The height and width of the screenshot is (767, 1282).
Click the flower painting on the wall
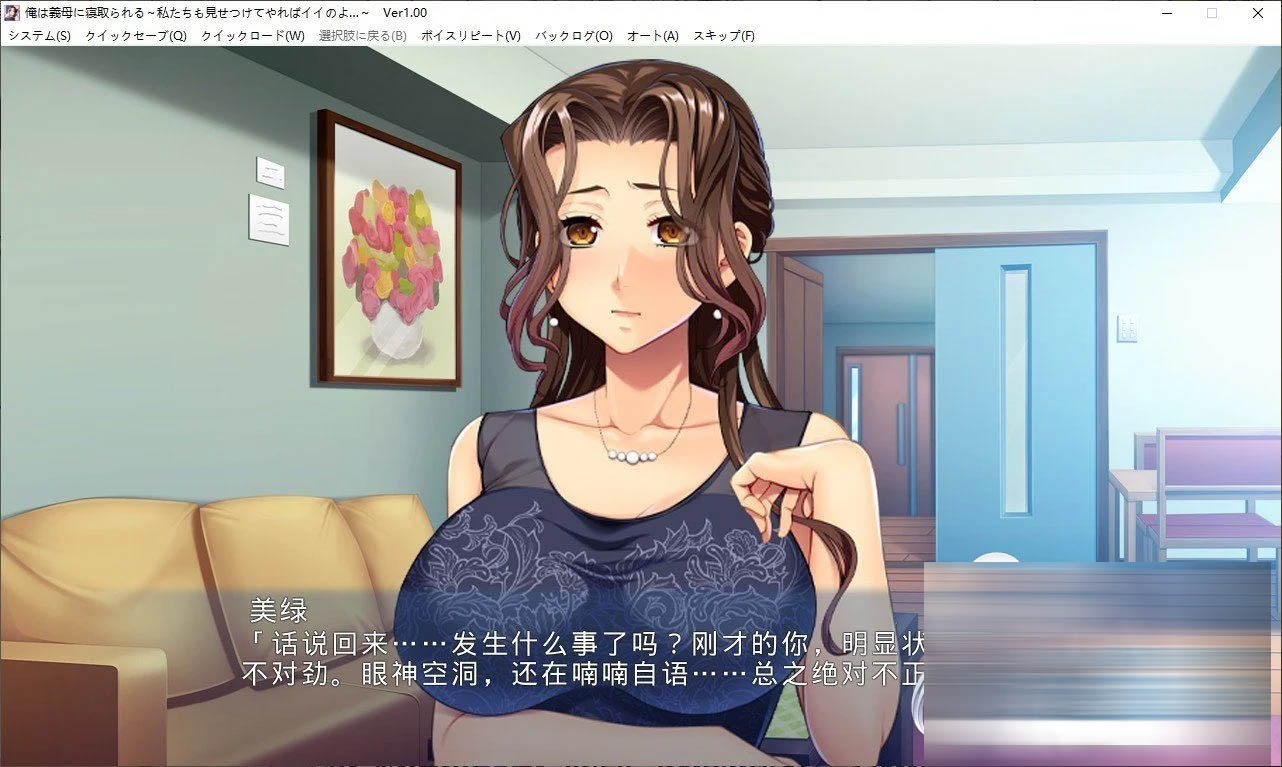[x=390, y=245]
